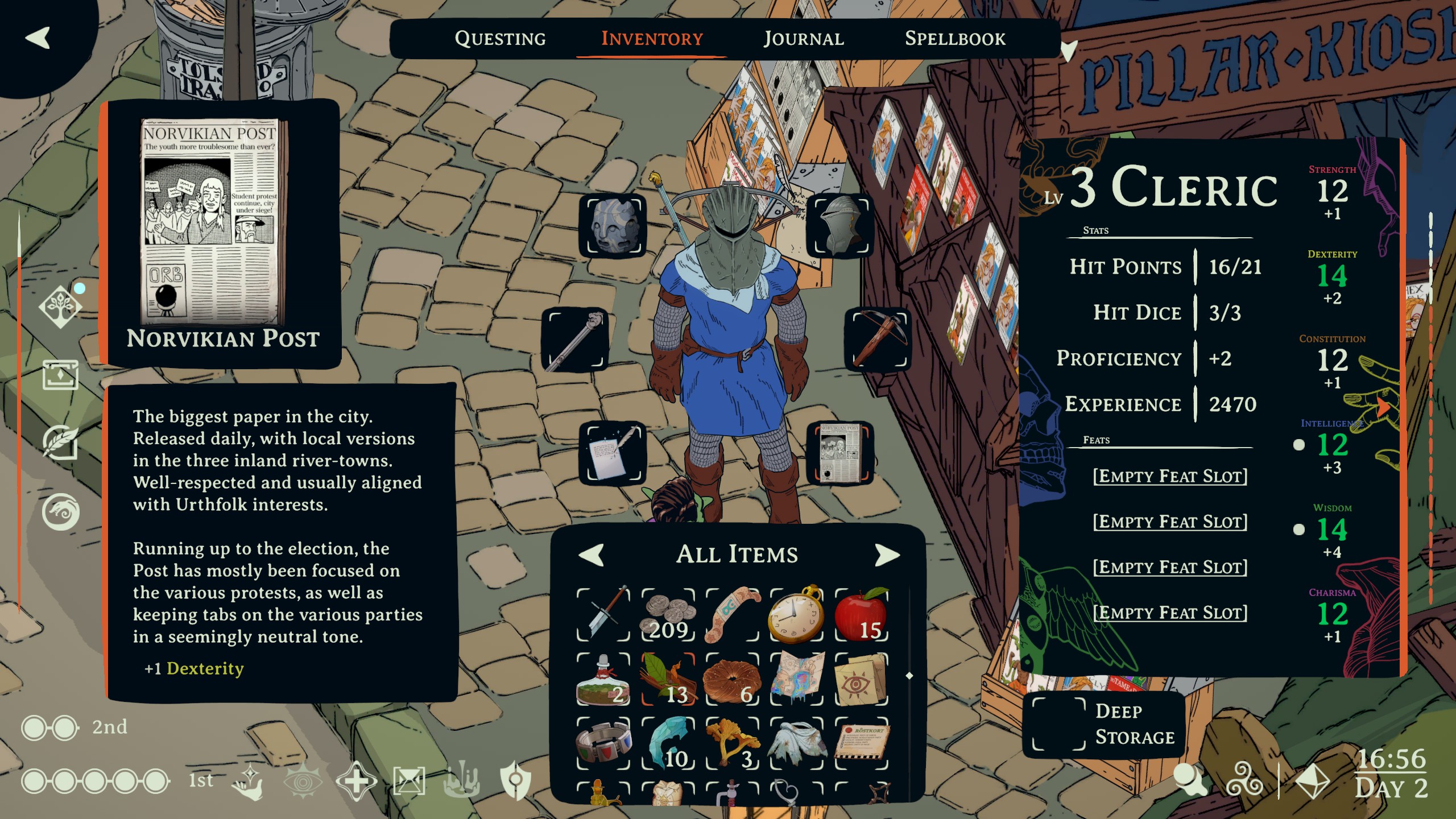Screen dimensions: 1456x819
Task: Click the first Empty Feat Slot
Action: 1170,476
